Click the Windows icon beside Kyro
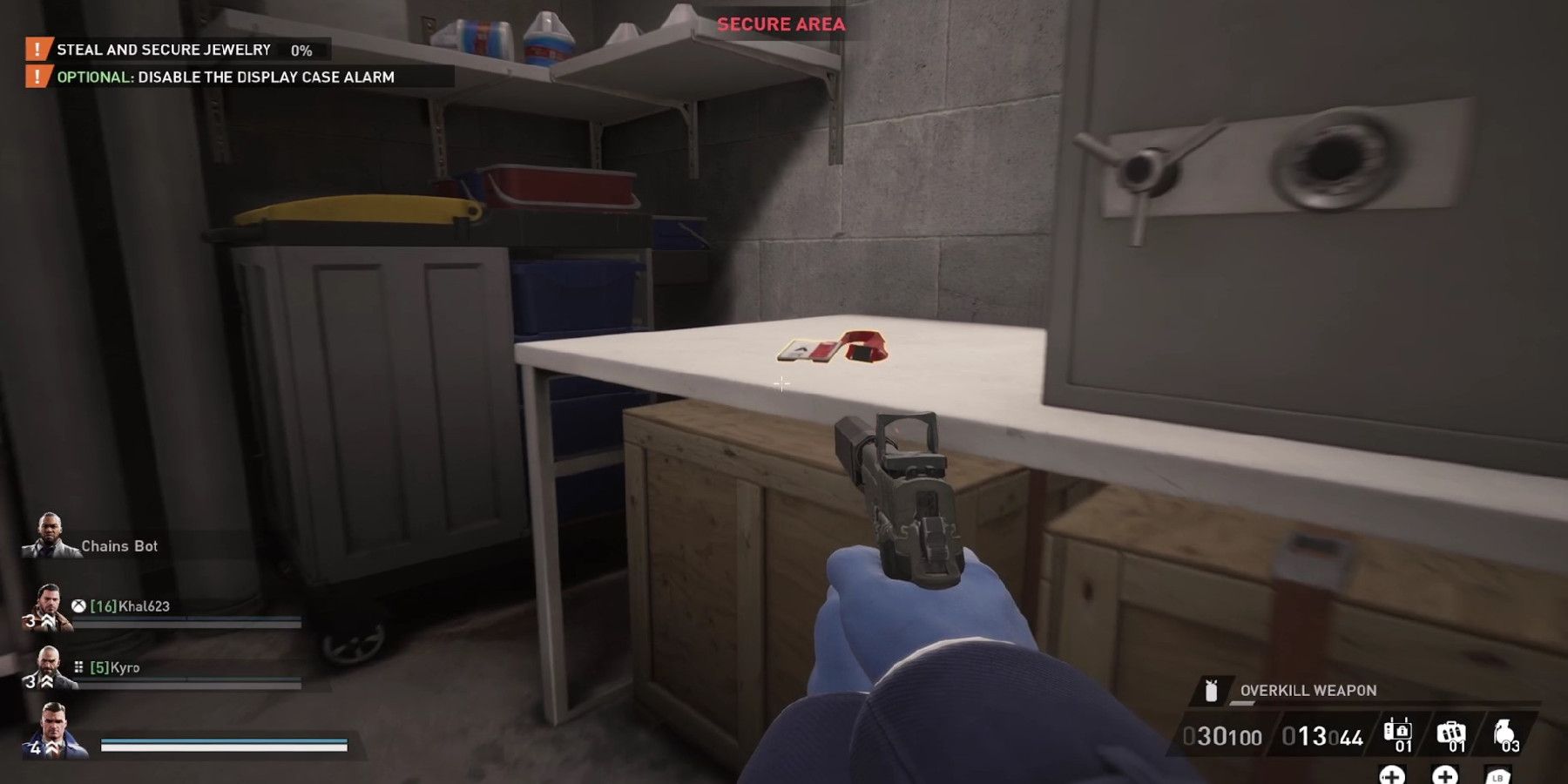The image size is (1568, 784). [78, 667]
